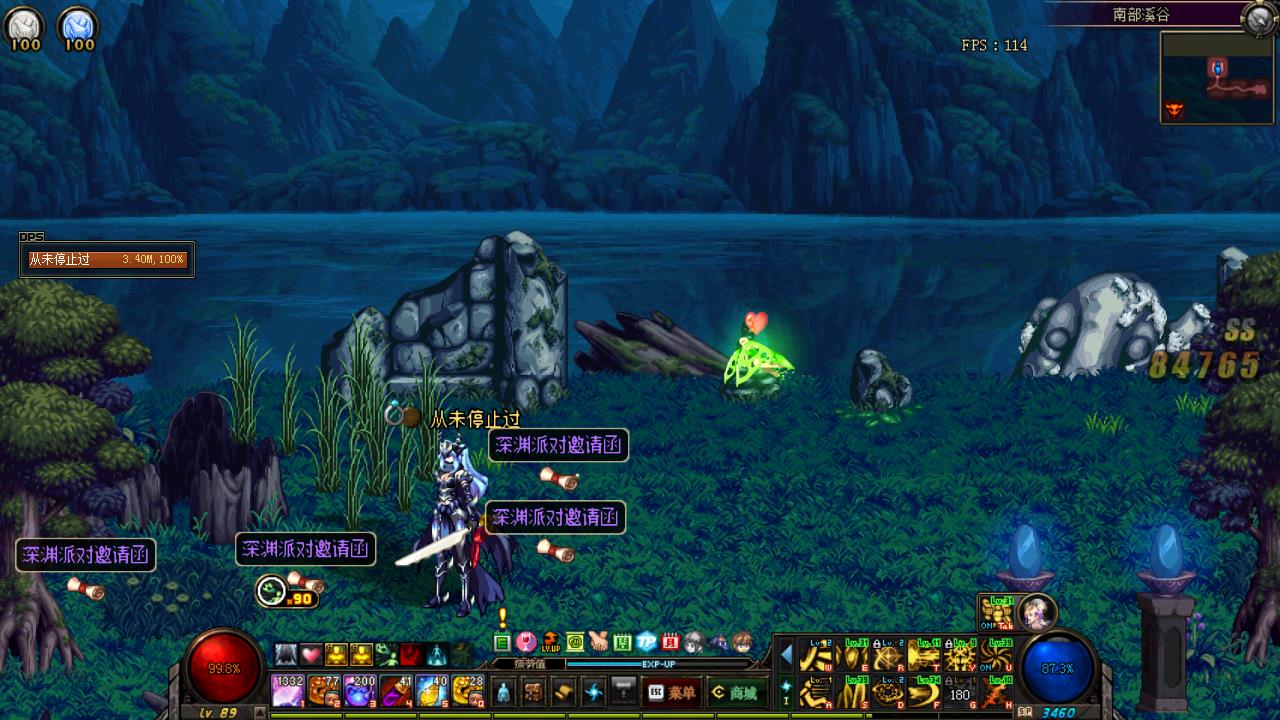Image resolution: width=1280 pixels, height=720 pixels.
Task: Click the compass button beside 南部溪谷 title
Action: point(1257,18)
